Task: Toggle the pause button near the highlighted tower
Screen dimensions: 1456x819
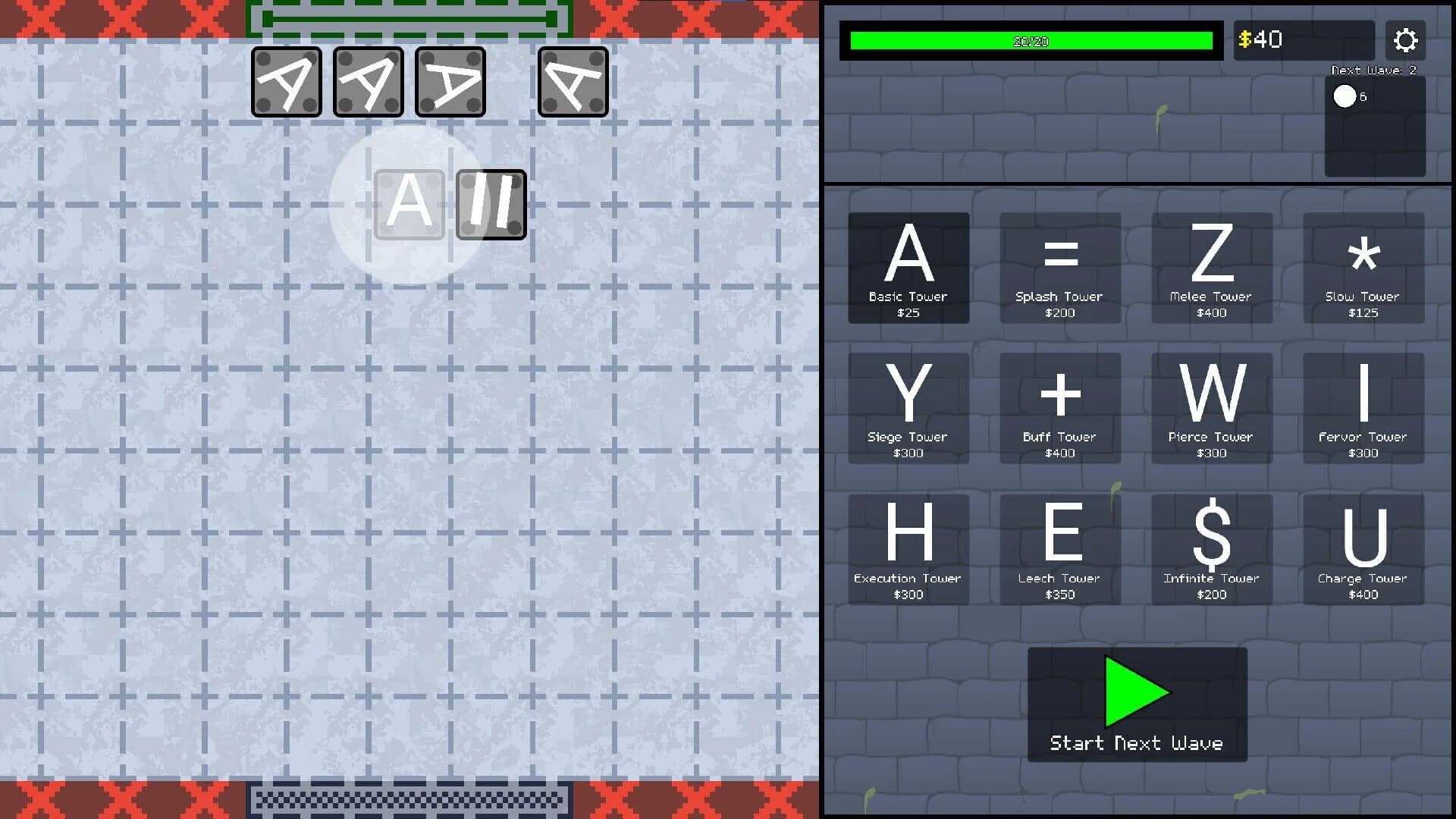Action: (x=491, y=204)
